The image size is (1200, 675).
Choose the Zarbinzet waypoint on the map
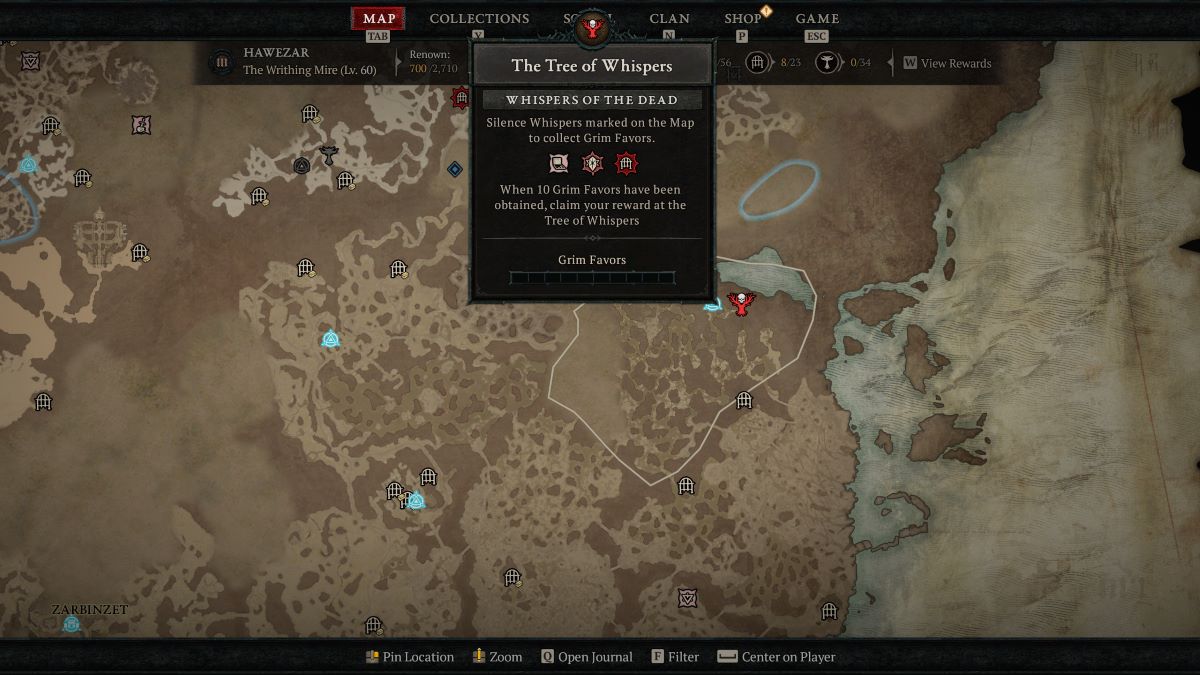point(71,624)
